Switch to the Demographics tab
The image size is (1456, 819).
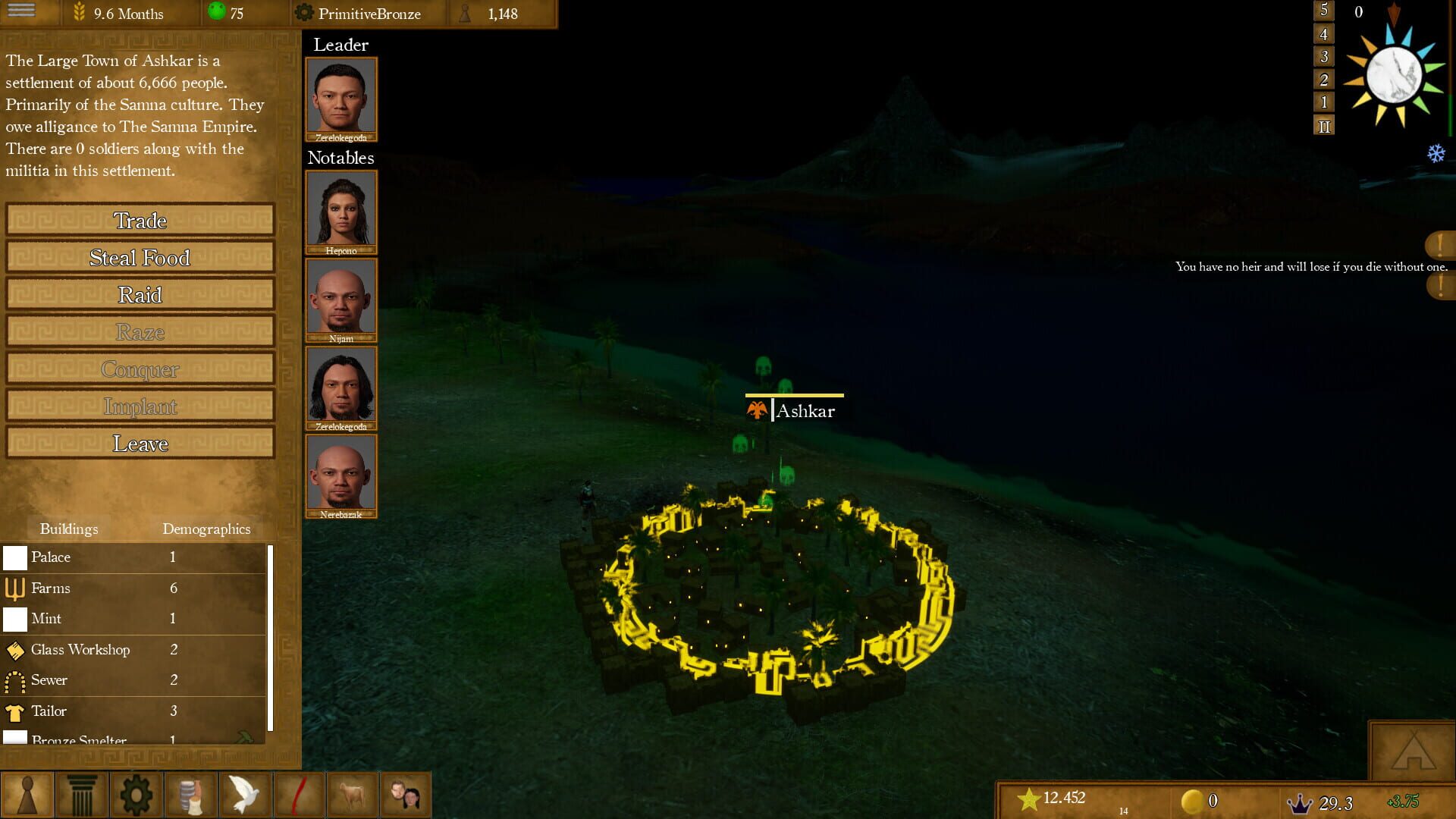(x=206, y=529)
